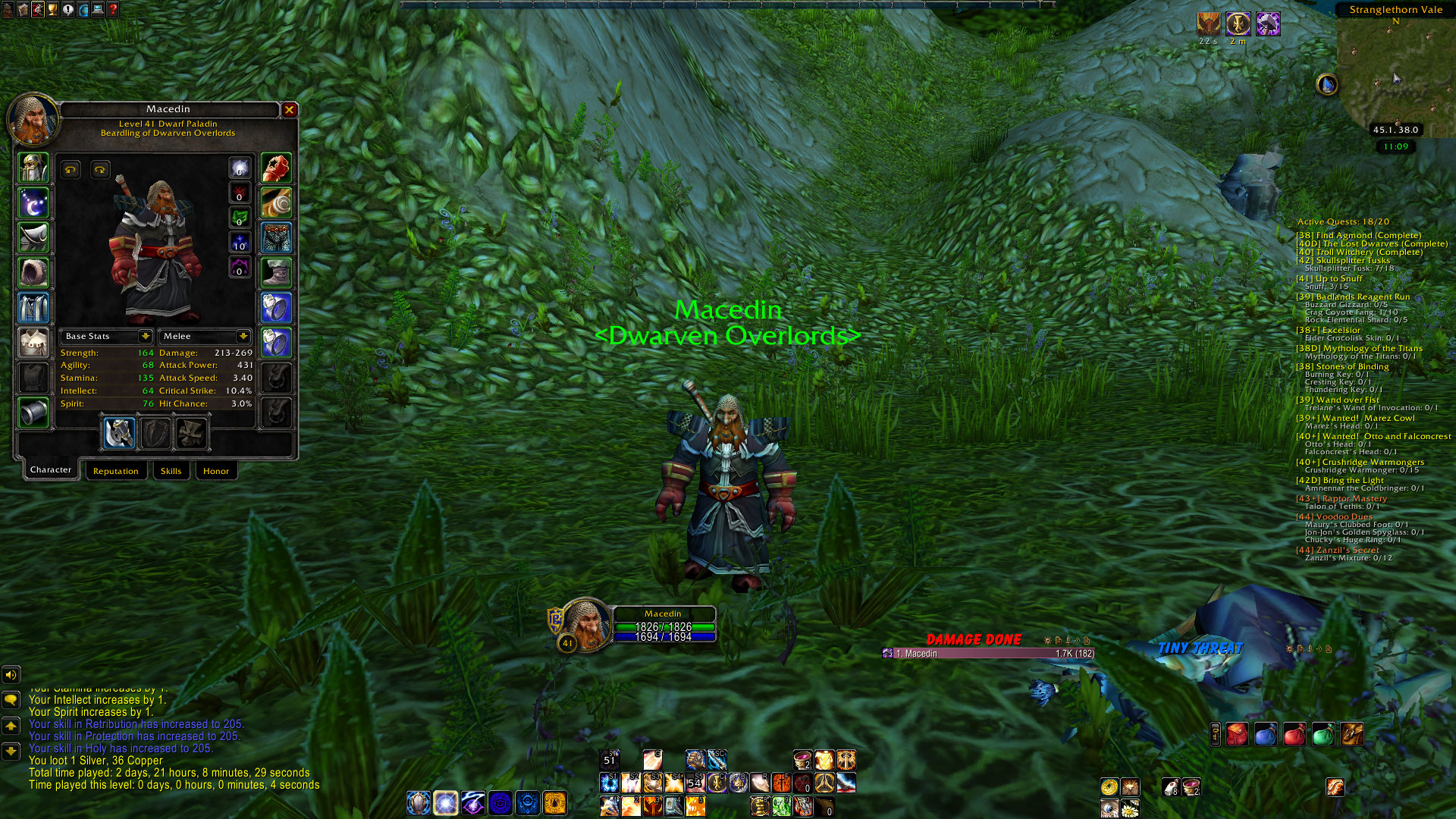The height and width of the screenshot is (819, 1456).
Task: Expand the Base Stats dropdown
Action: (145, 336)
